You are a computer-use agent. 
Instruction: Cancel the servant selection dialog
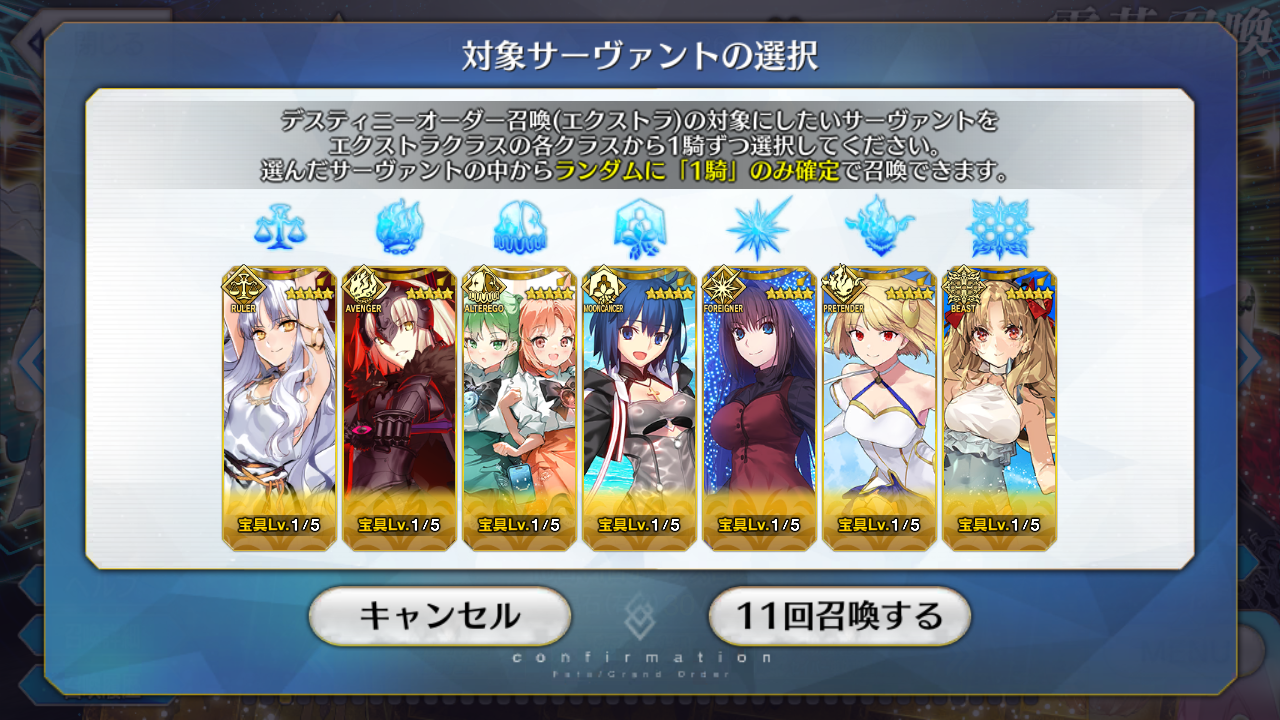(439, 616)
